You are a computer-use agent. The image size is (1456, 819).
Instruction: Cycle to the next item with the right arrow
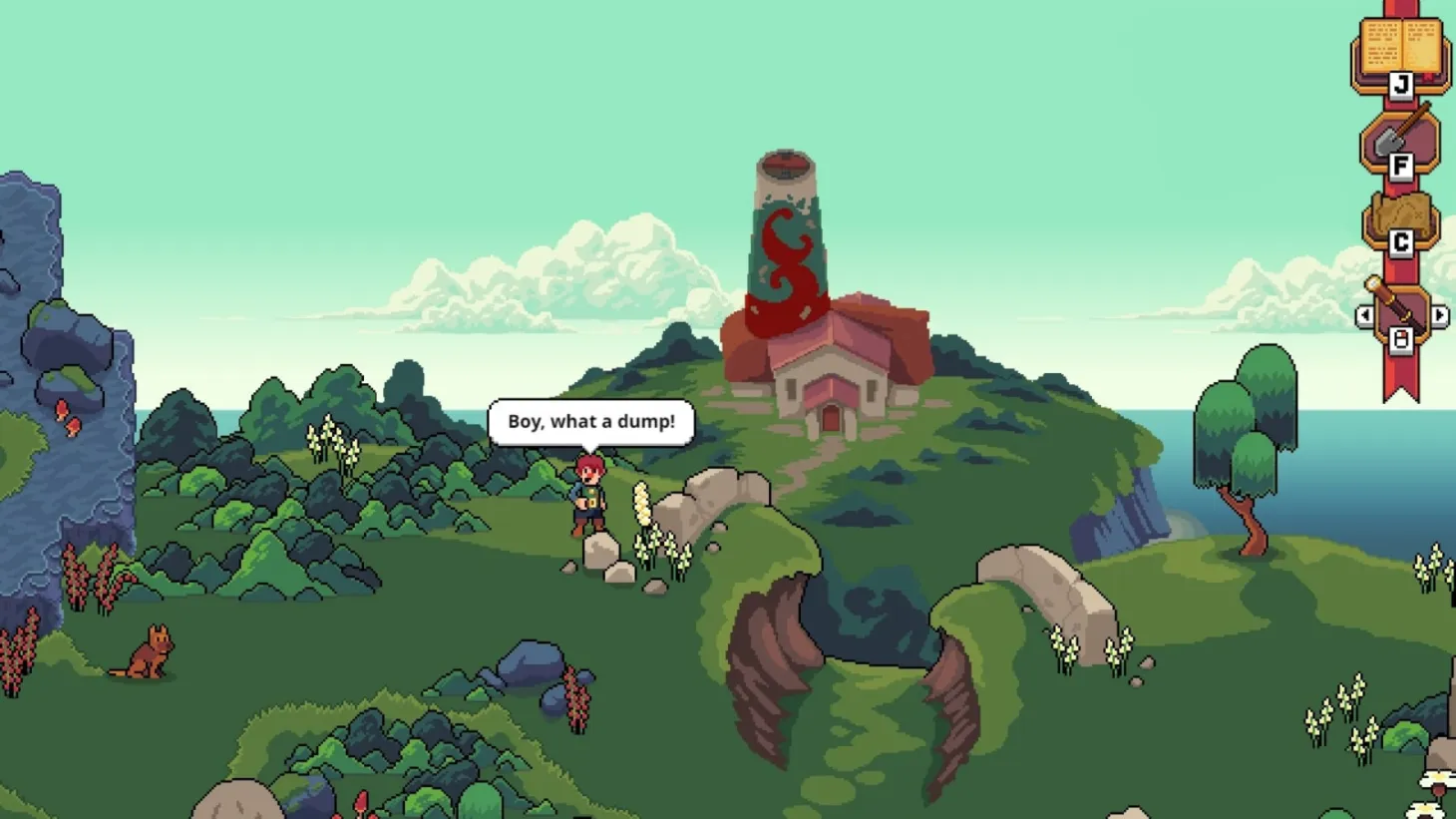coord(1439,314)
